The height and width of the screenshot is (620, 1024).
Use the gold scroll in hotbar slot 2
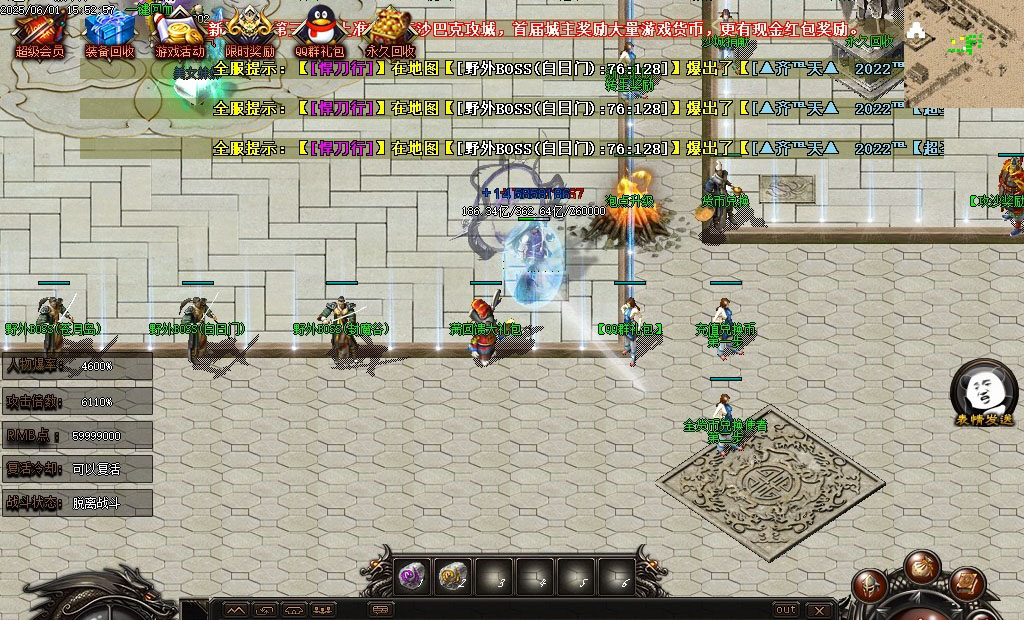click(x=454, y=575)
